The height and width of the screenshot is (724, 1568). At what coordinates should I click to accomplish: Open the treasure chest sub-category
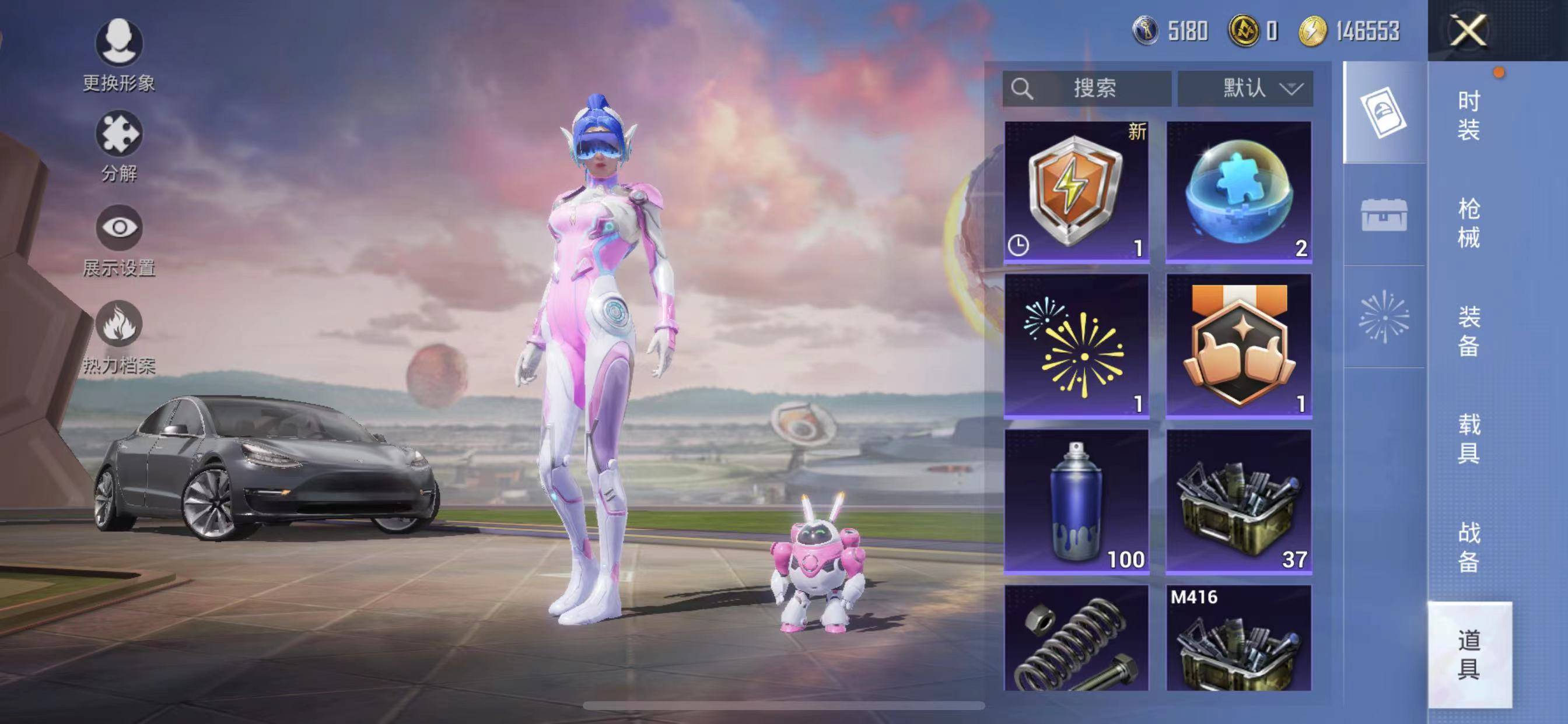point(1384,215)
